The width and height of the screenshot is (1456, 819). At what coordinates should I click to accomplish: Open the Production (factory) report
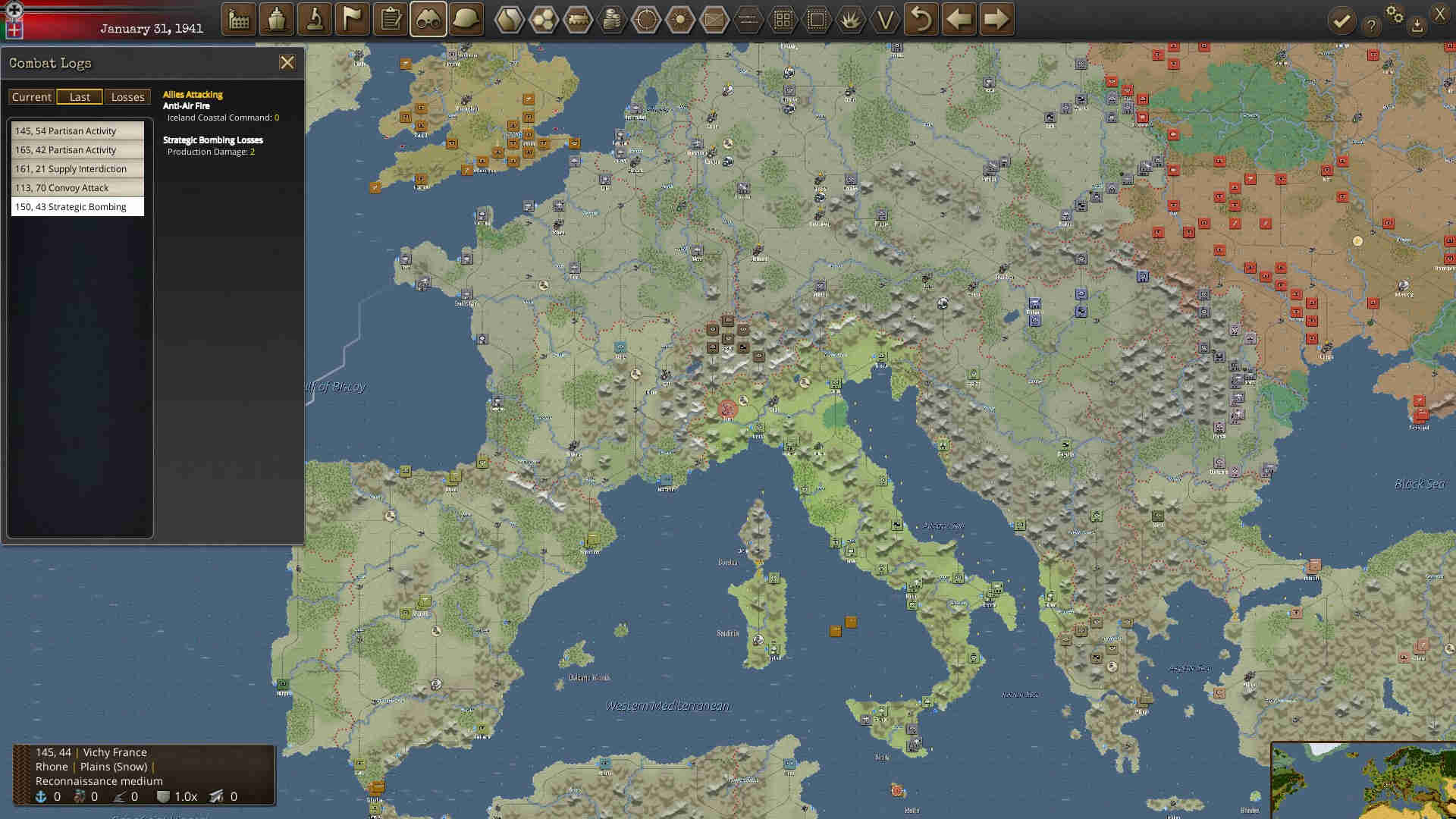[238, 19]
